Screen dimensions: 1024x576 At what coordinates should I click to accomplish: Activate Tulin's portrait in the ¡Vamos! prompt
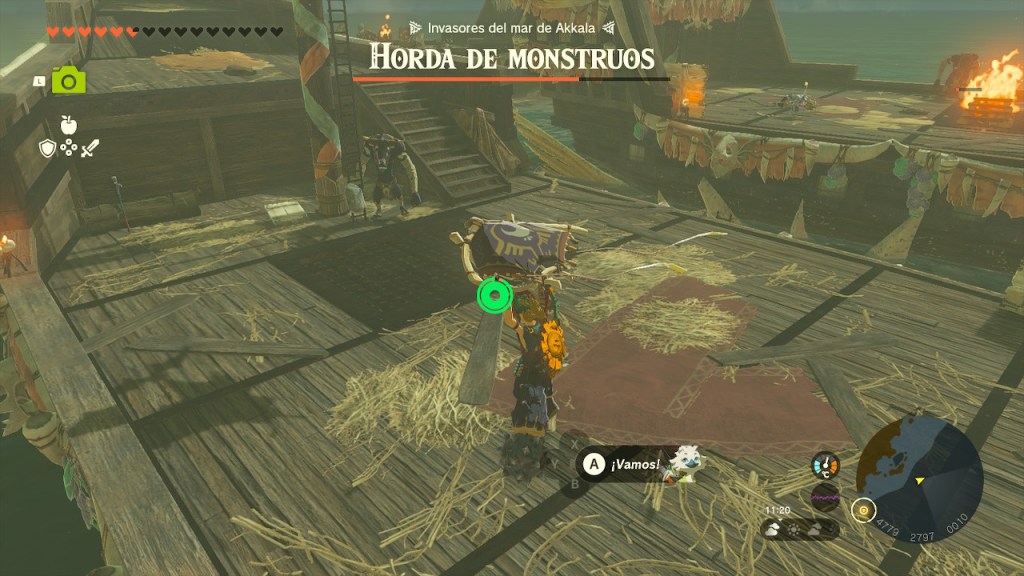pyautogui.click(x=687, y=462)
